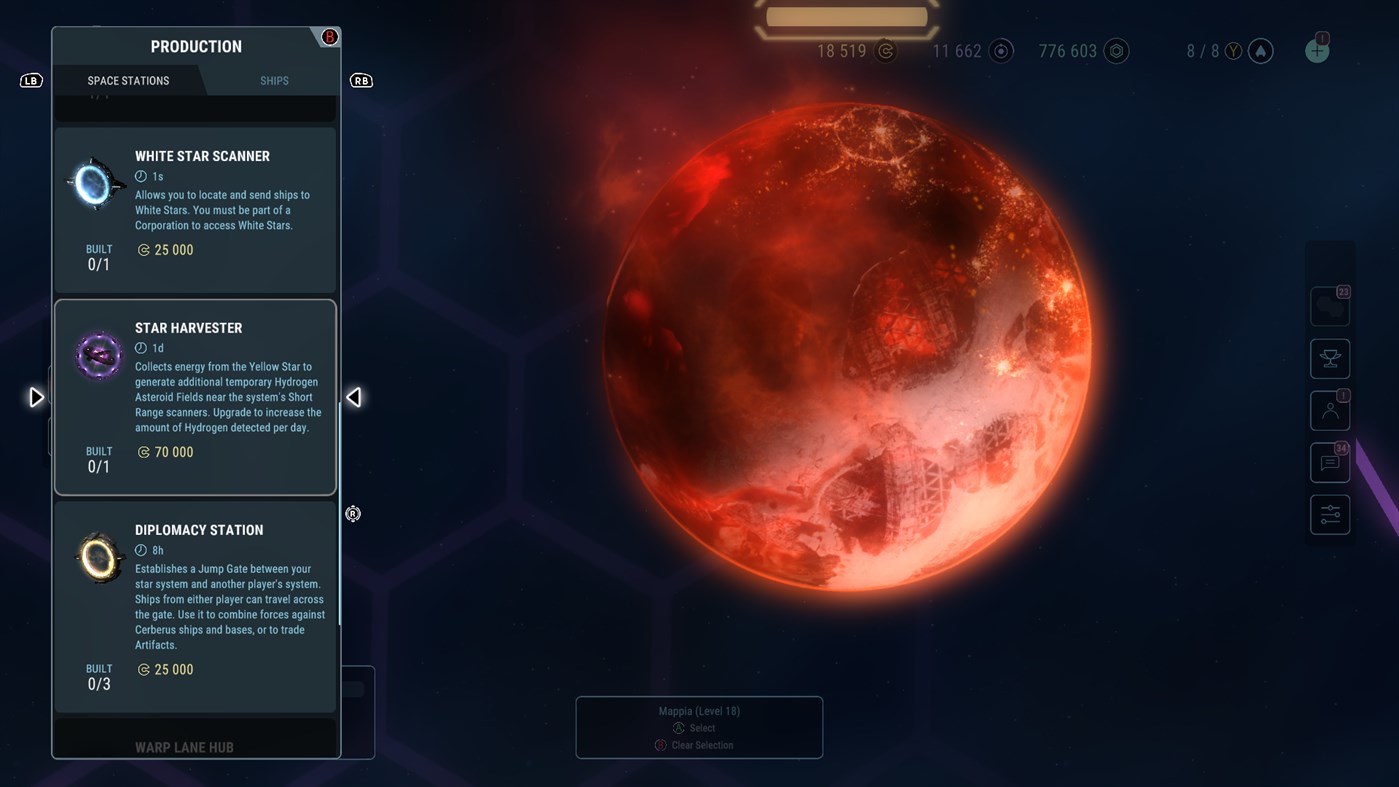The height and width of the screenshot is (787, 1399).
Task: Open the settings sliders panel
Action: pyautogui.click(x=1329, y=514)
